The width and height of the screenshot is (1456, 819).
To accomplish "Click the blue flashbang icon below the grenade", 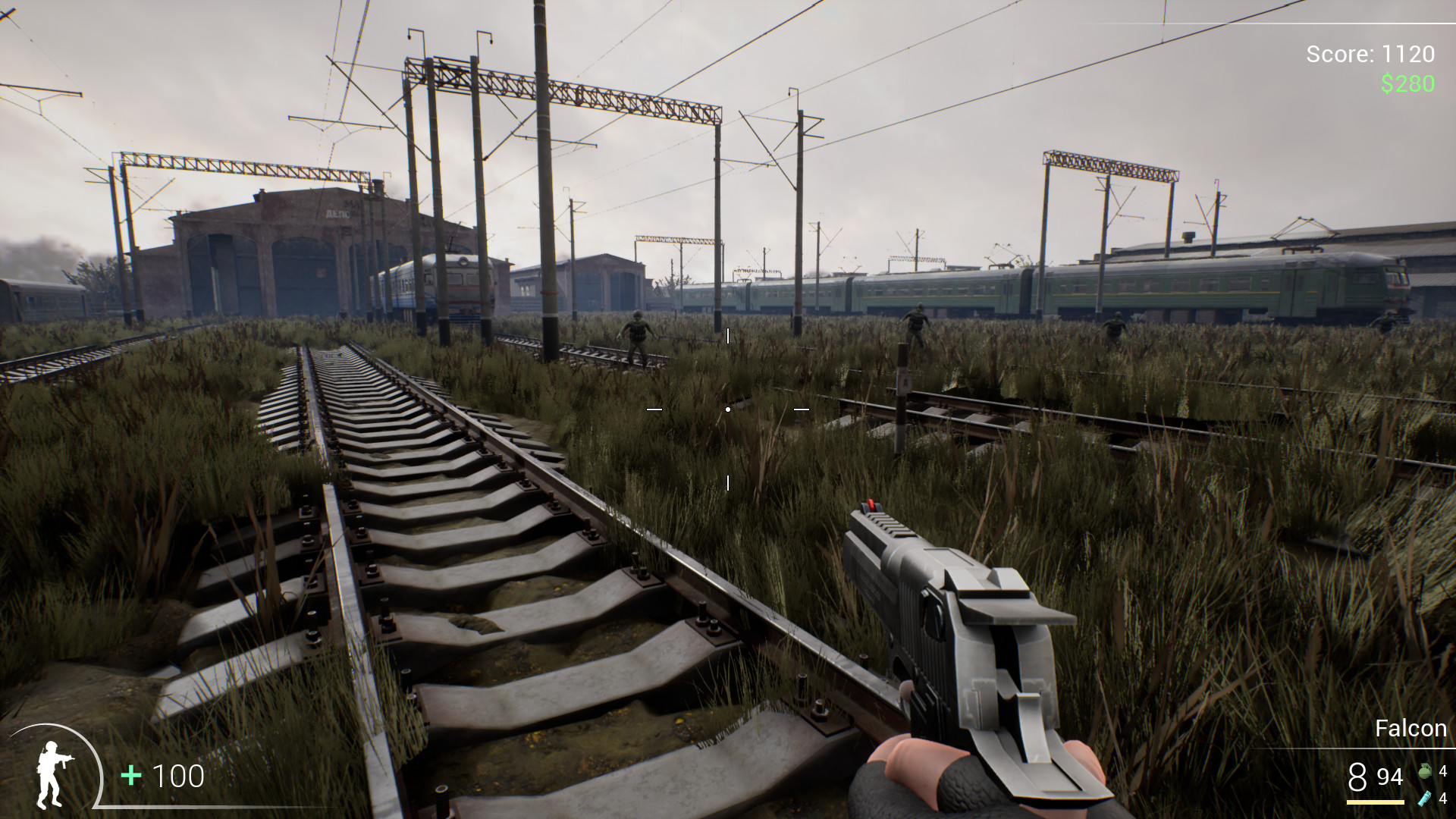I will click(1424, 800).
